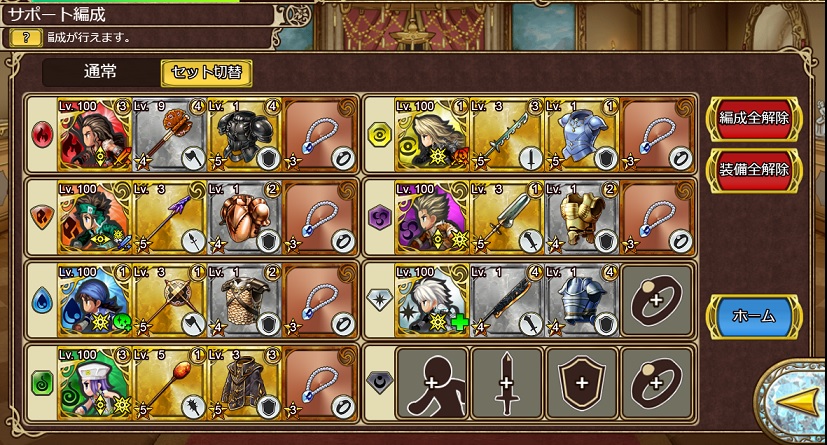
Task: Select the purple dark-element character portrait
Action: (x=433, y=216)
